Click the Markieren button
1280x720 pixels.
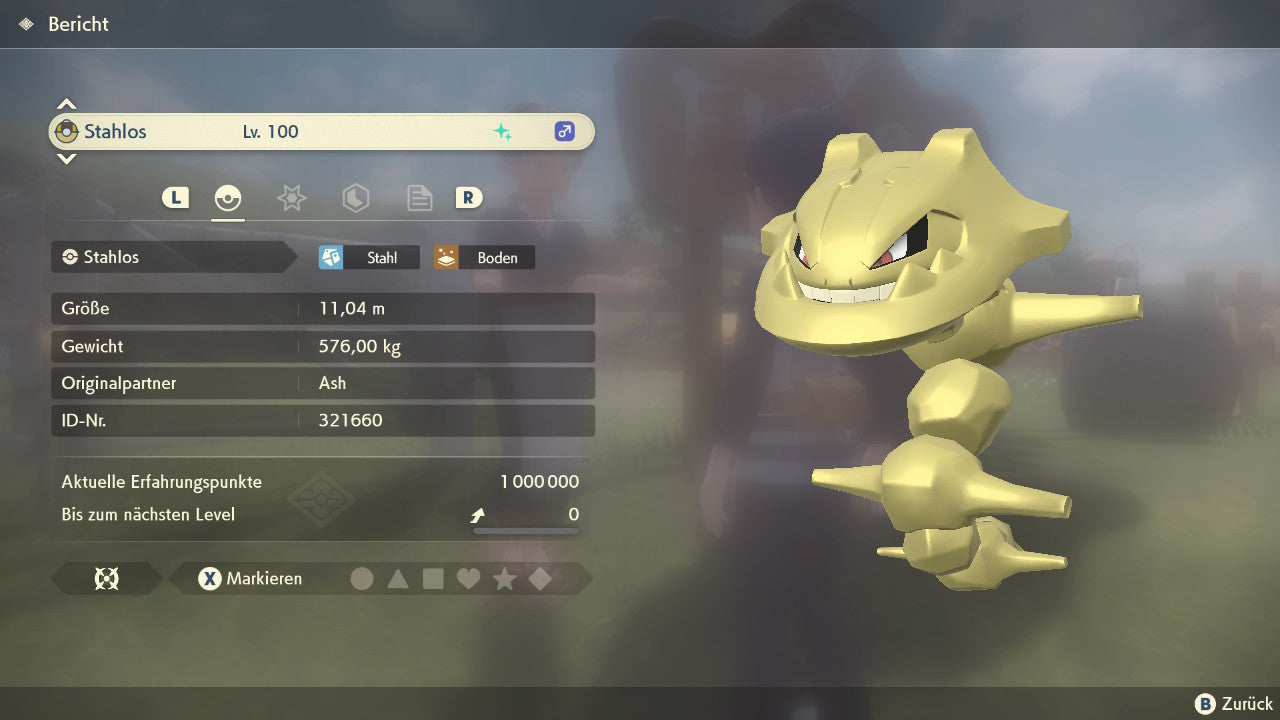(x=251, y=578)
